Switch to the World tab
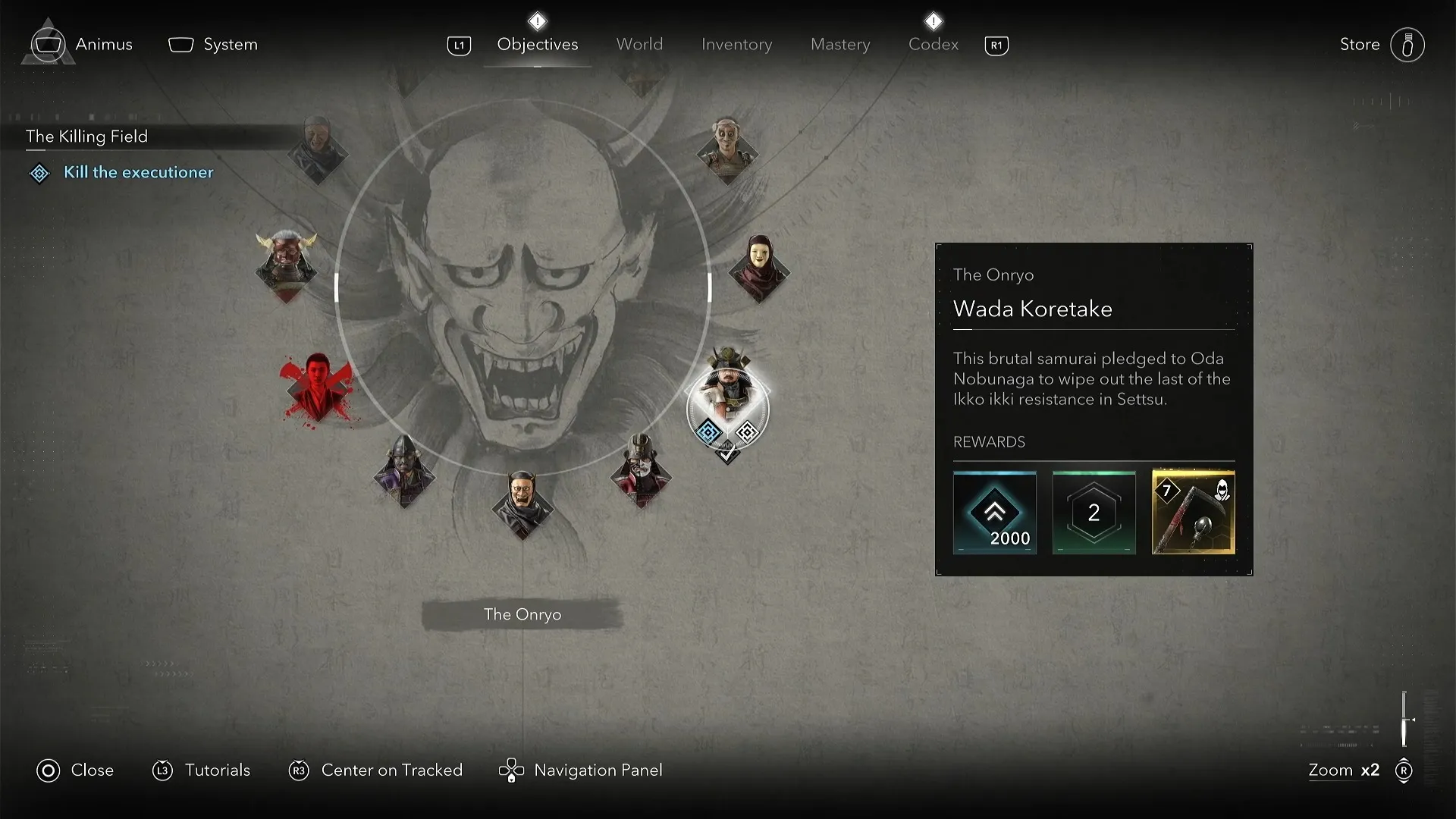The height and width of the screenshot is (819, 1456). coord(639,44)
